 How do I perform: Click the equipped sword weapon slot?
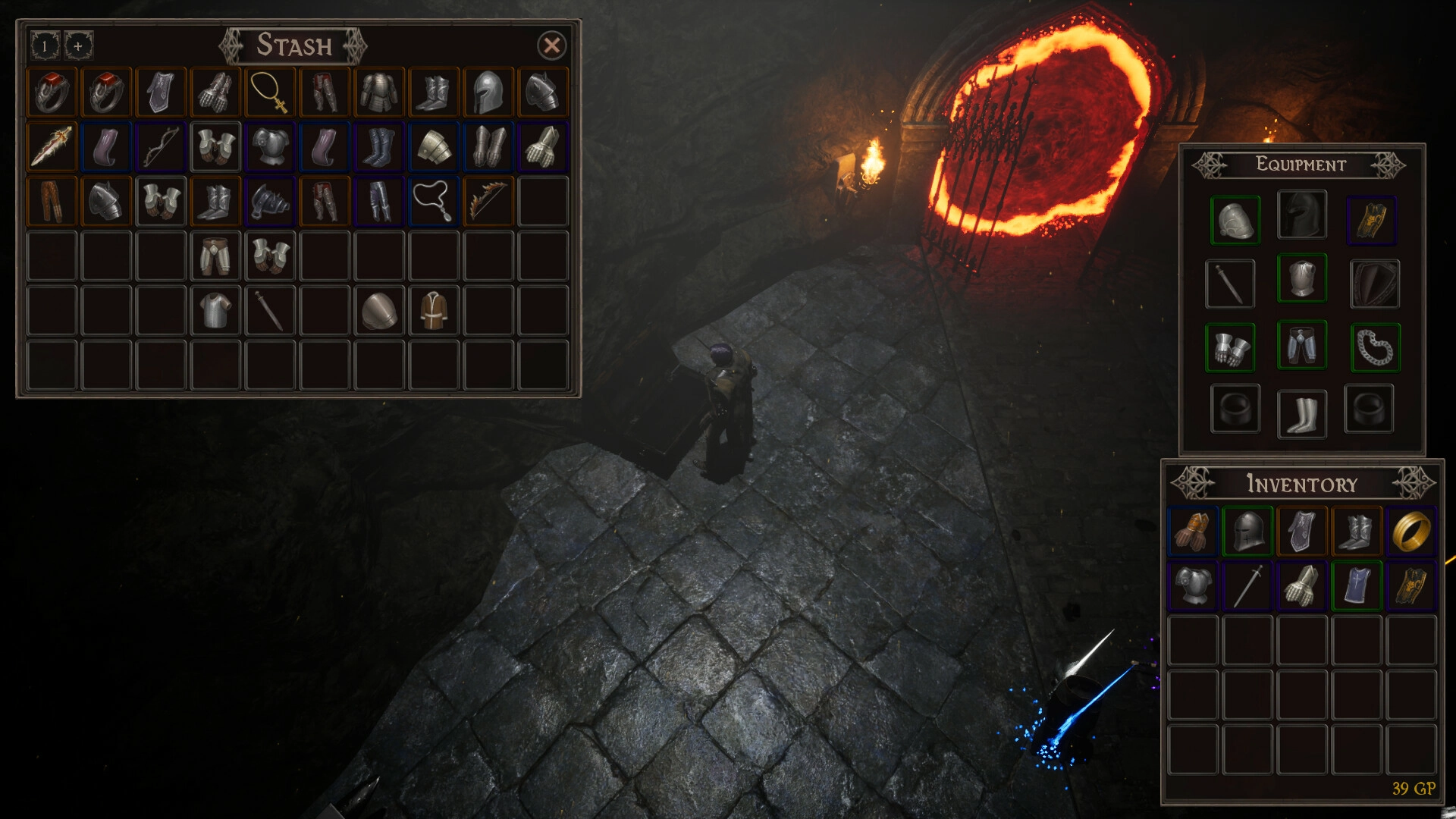point(1230,284)
